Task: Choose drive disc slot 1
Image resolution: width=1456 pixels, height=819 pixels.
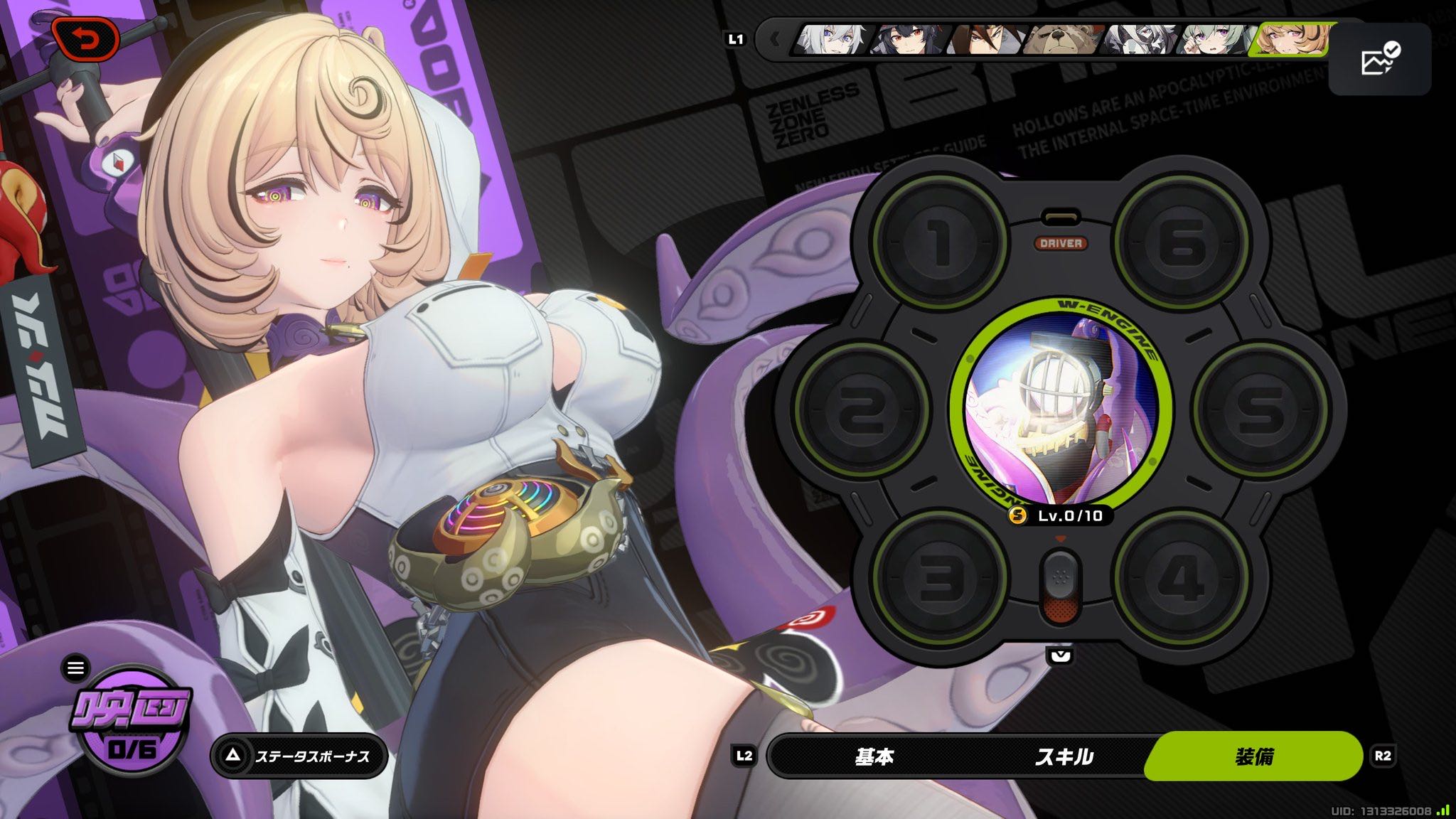Action: pyautogui.click(x=940, y=242)
